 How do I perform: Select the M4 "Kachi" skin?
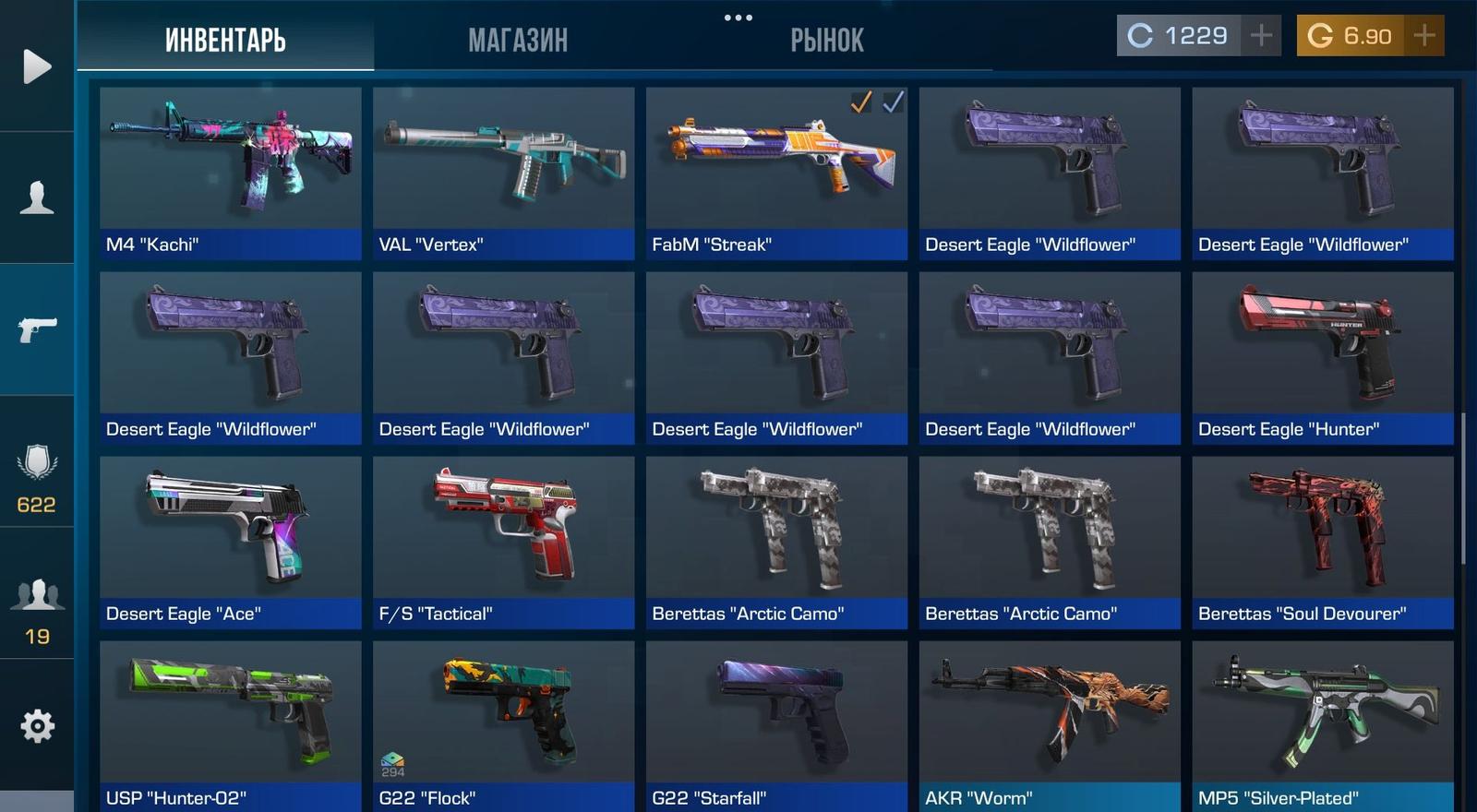pyautogui.click(x=230, y=173)
